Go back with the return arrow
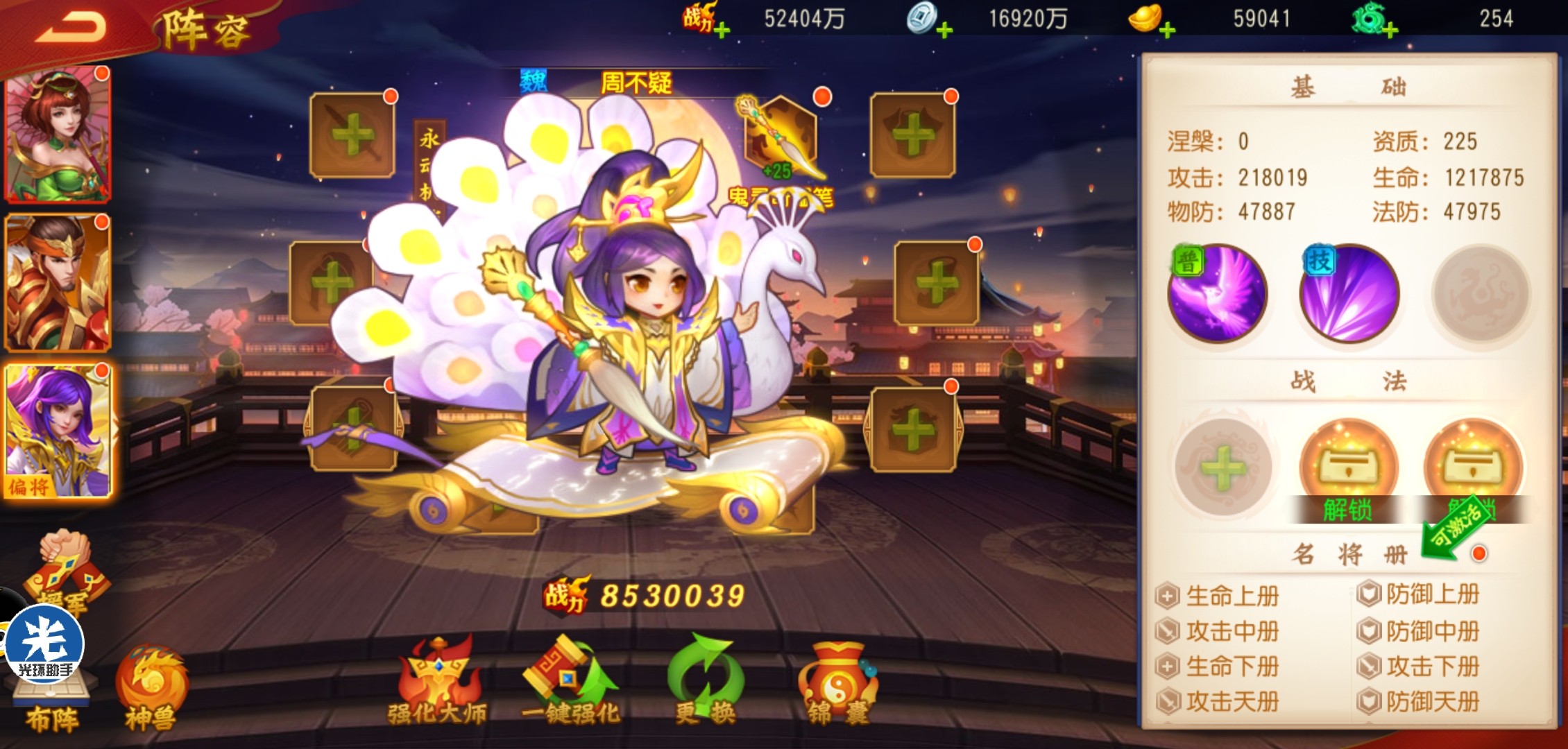The image size is (1568, 749). (71, 28)
